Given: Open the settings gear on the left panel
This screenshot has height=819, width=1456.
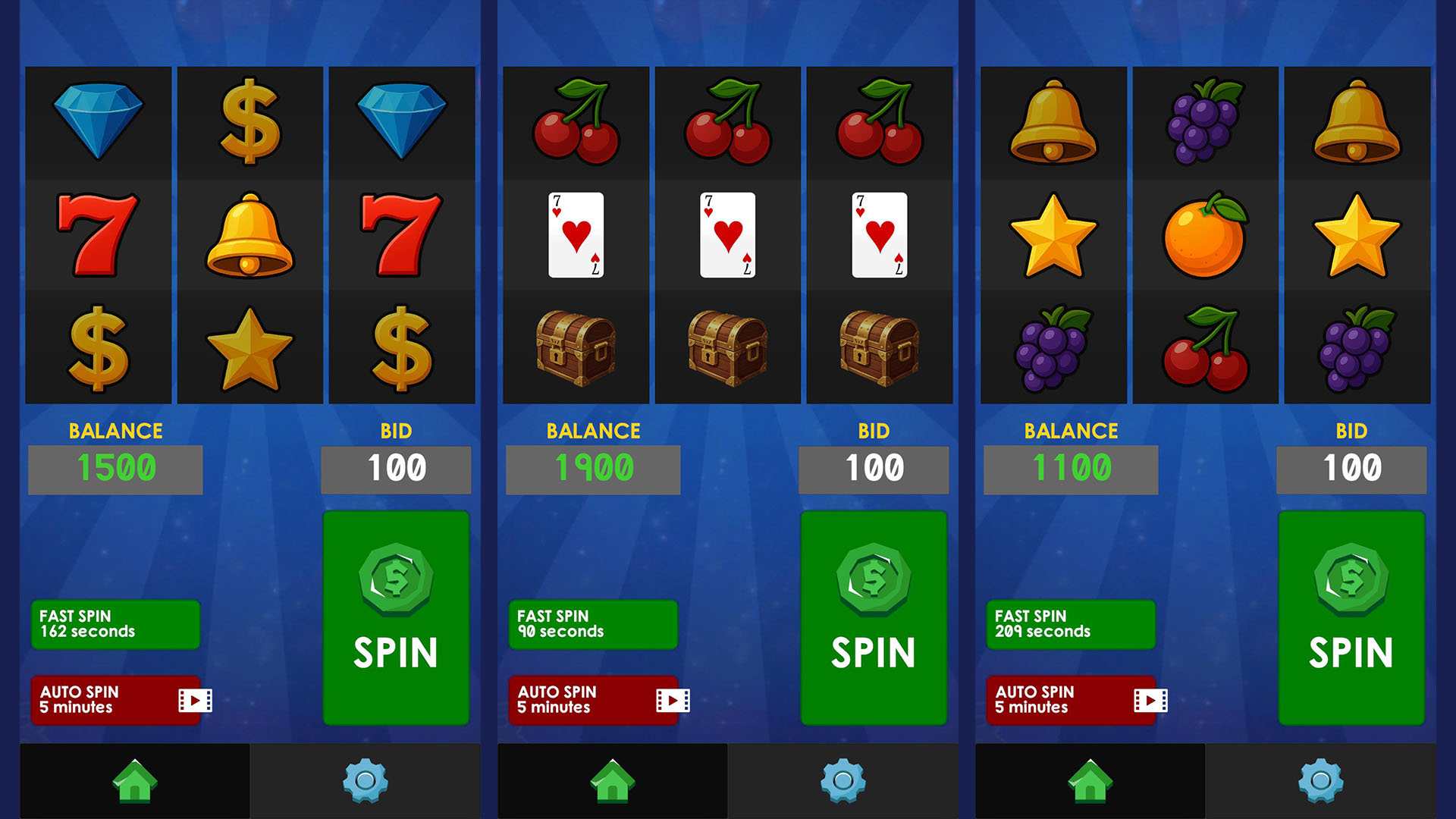Looking at the screenshot, I should point(366,781).
